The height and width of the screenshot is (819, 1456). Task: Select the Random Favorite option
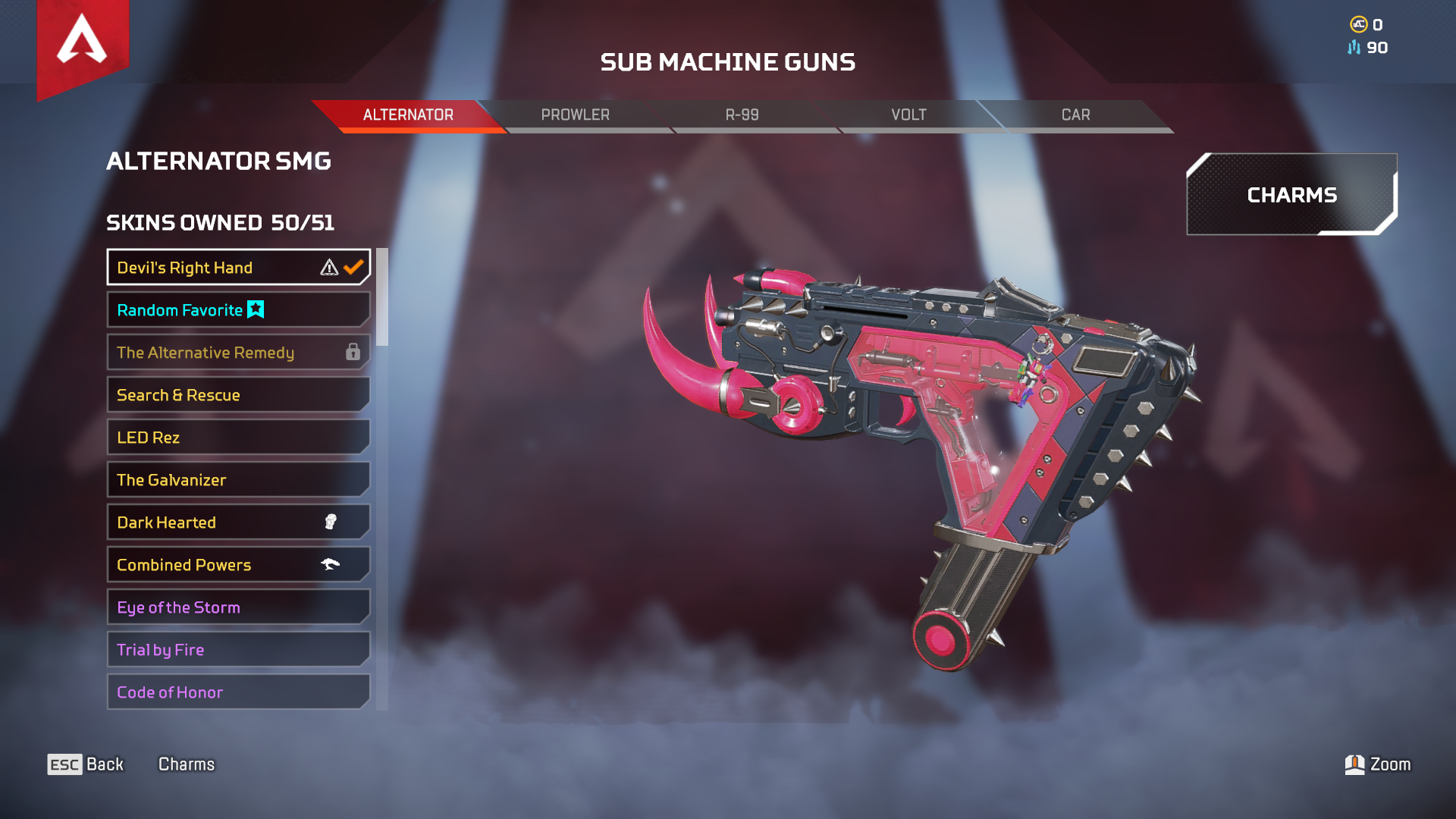pos(238,310)
